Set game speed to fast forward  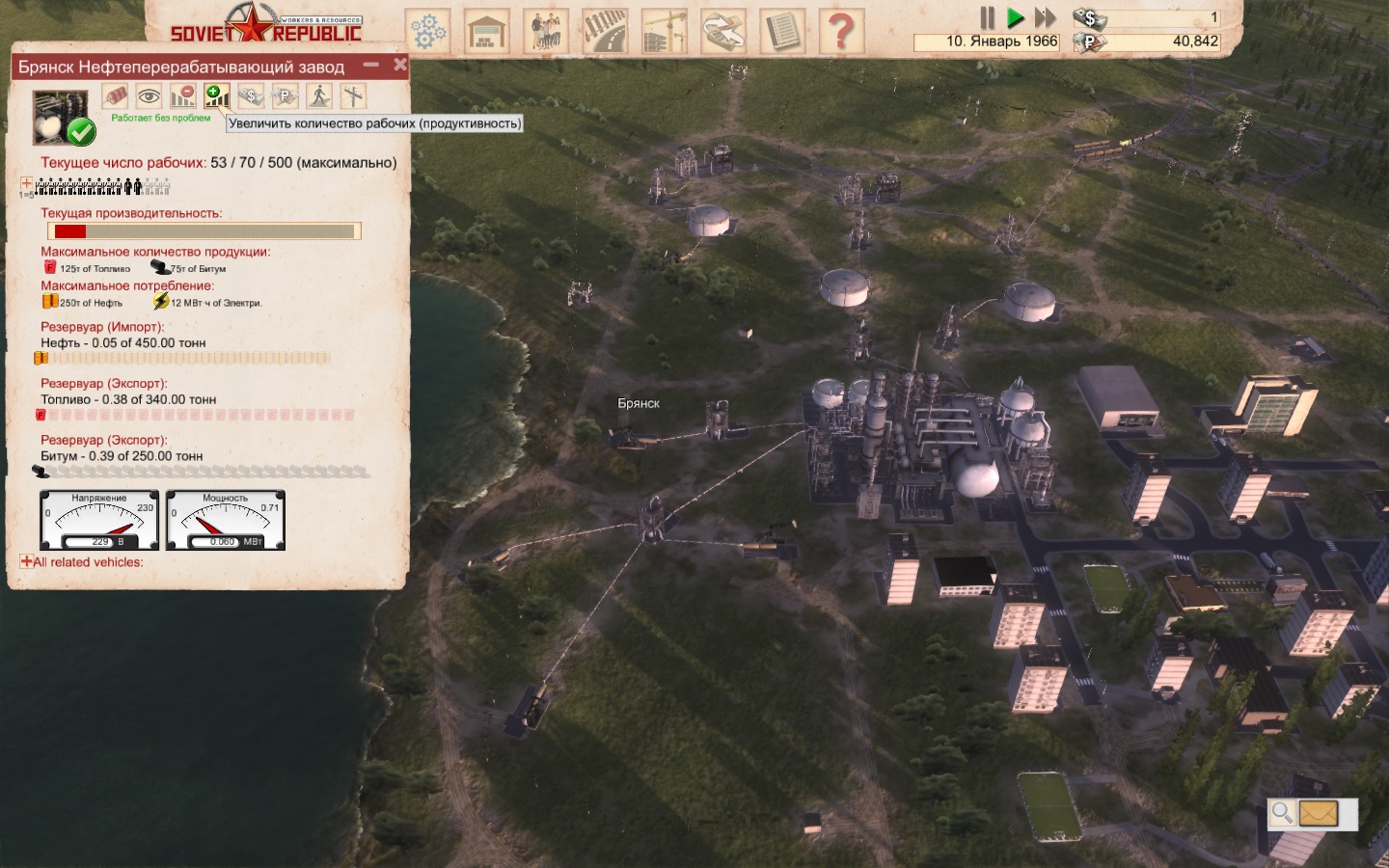pyautogui.click(x=1046, y=17)
